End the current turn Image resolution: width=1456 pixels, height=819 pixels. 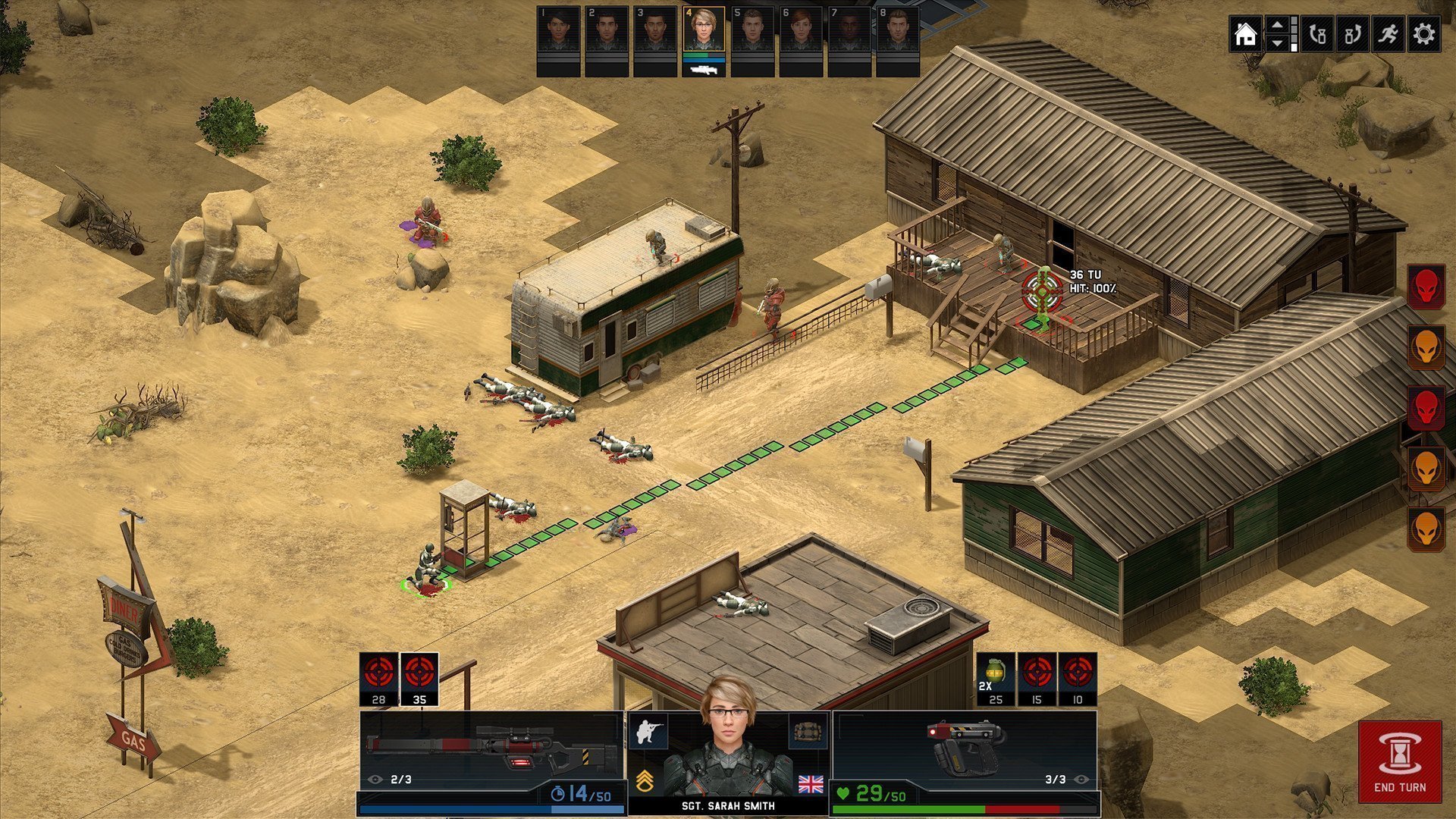pyautogui.click(x=1400, y=761)
